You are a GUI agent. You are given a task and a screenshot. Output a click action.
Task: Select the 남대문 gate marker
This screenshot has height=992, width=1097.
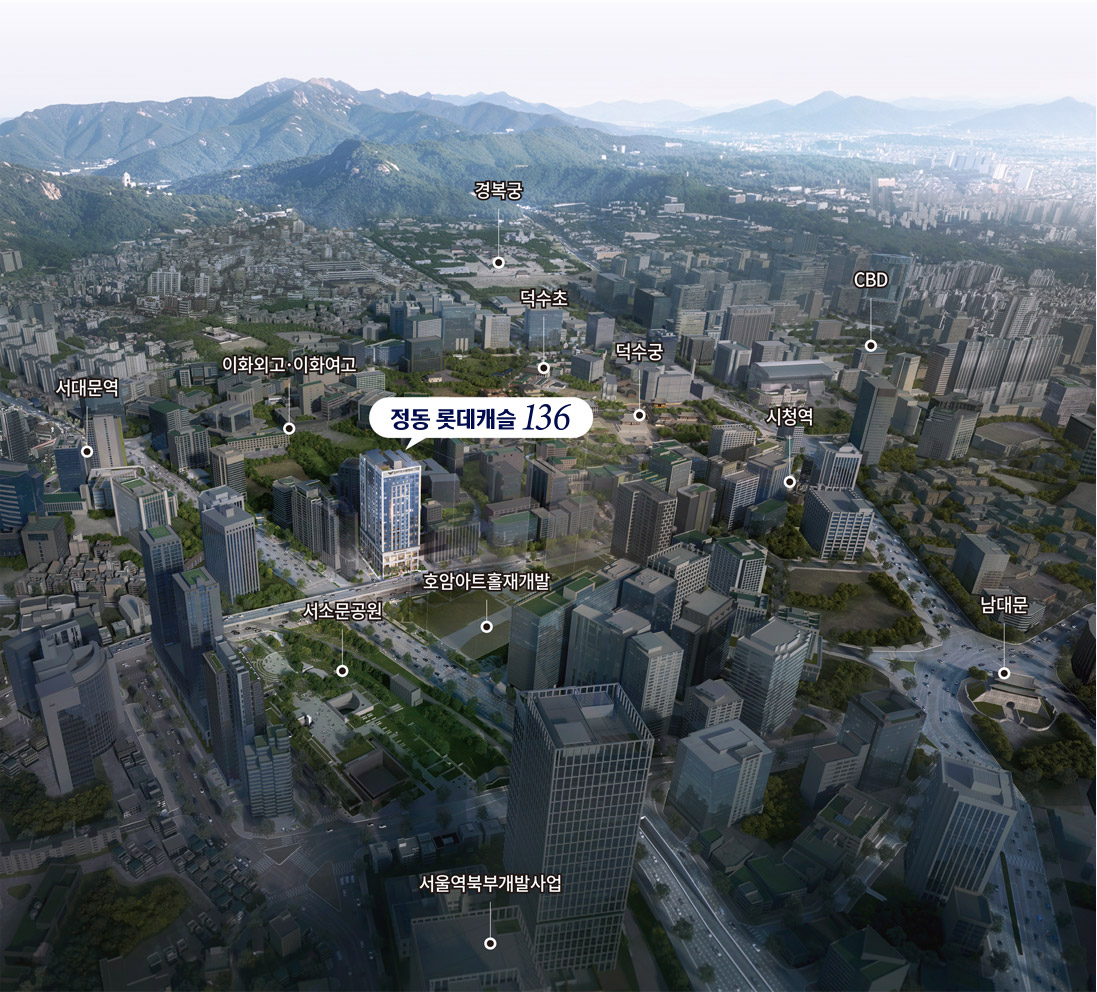tap(1004, 673)
